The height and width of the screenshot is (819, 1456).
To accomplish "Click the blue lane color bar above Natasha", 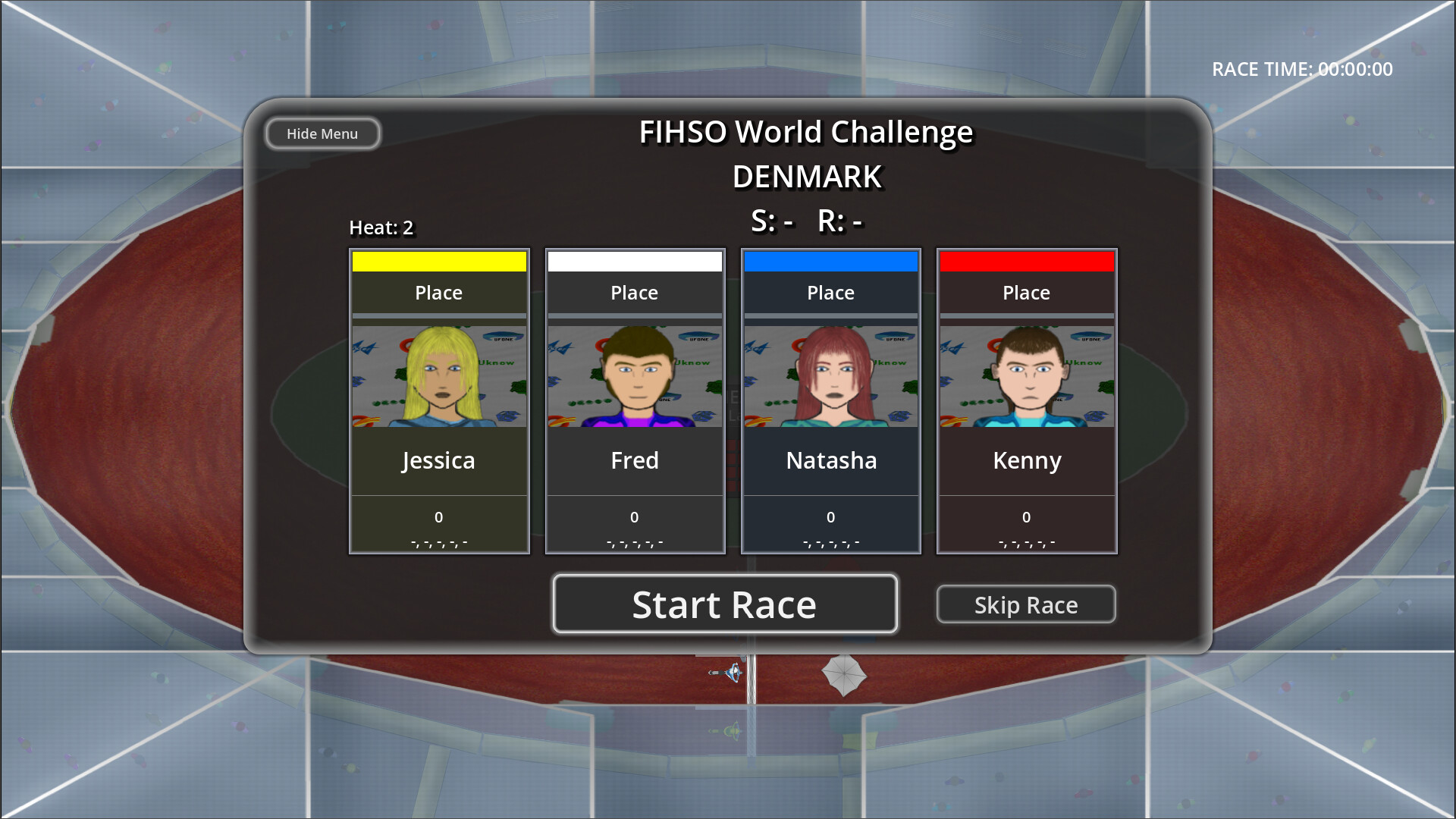I will point(830,260).
